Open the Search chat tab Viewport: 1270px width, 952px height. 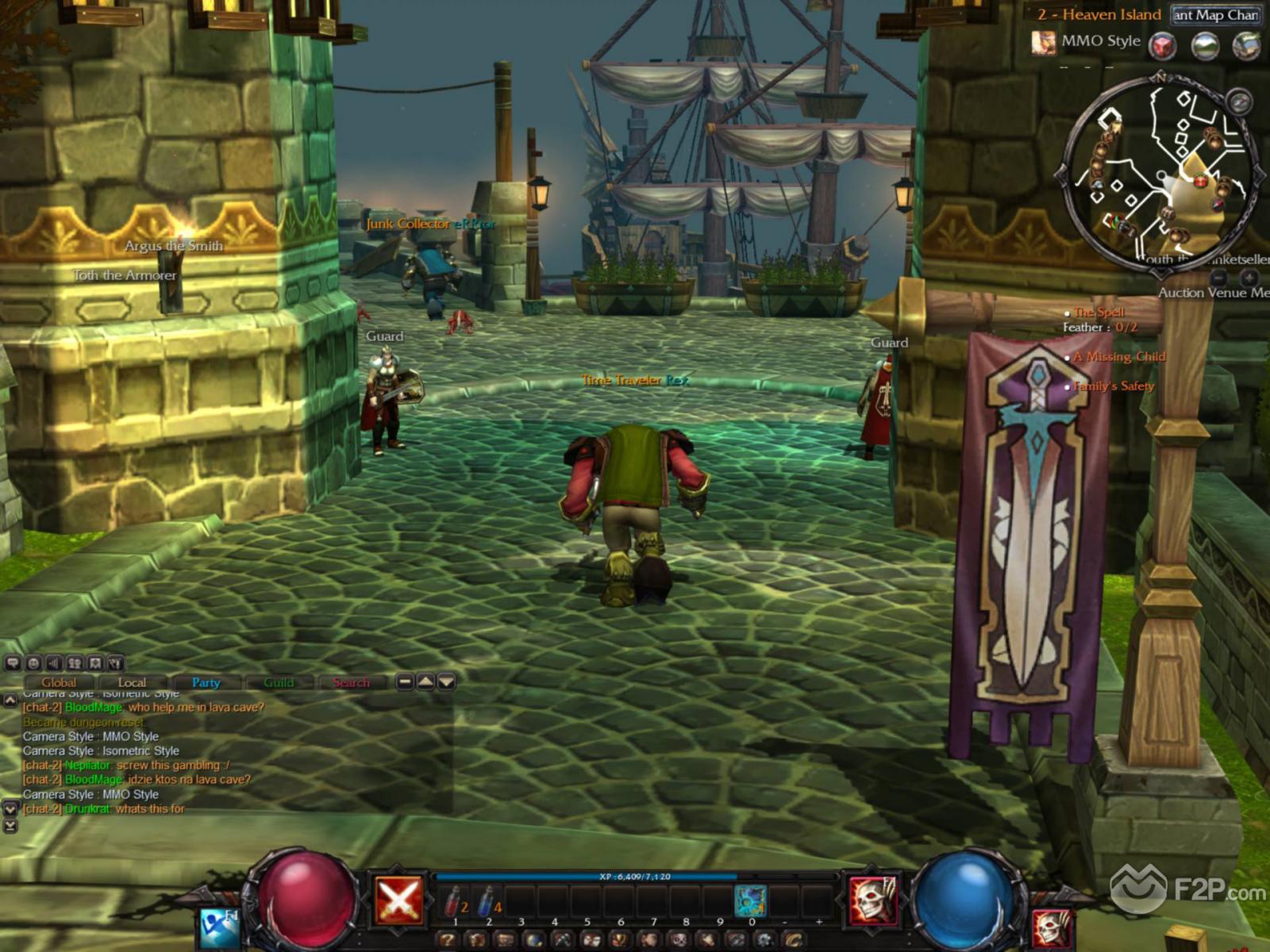[351, 682]
